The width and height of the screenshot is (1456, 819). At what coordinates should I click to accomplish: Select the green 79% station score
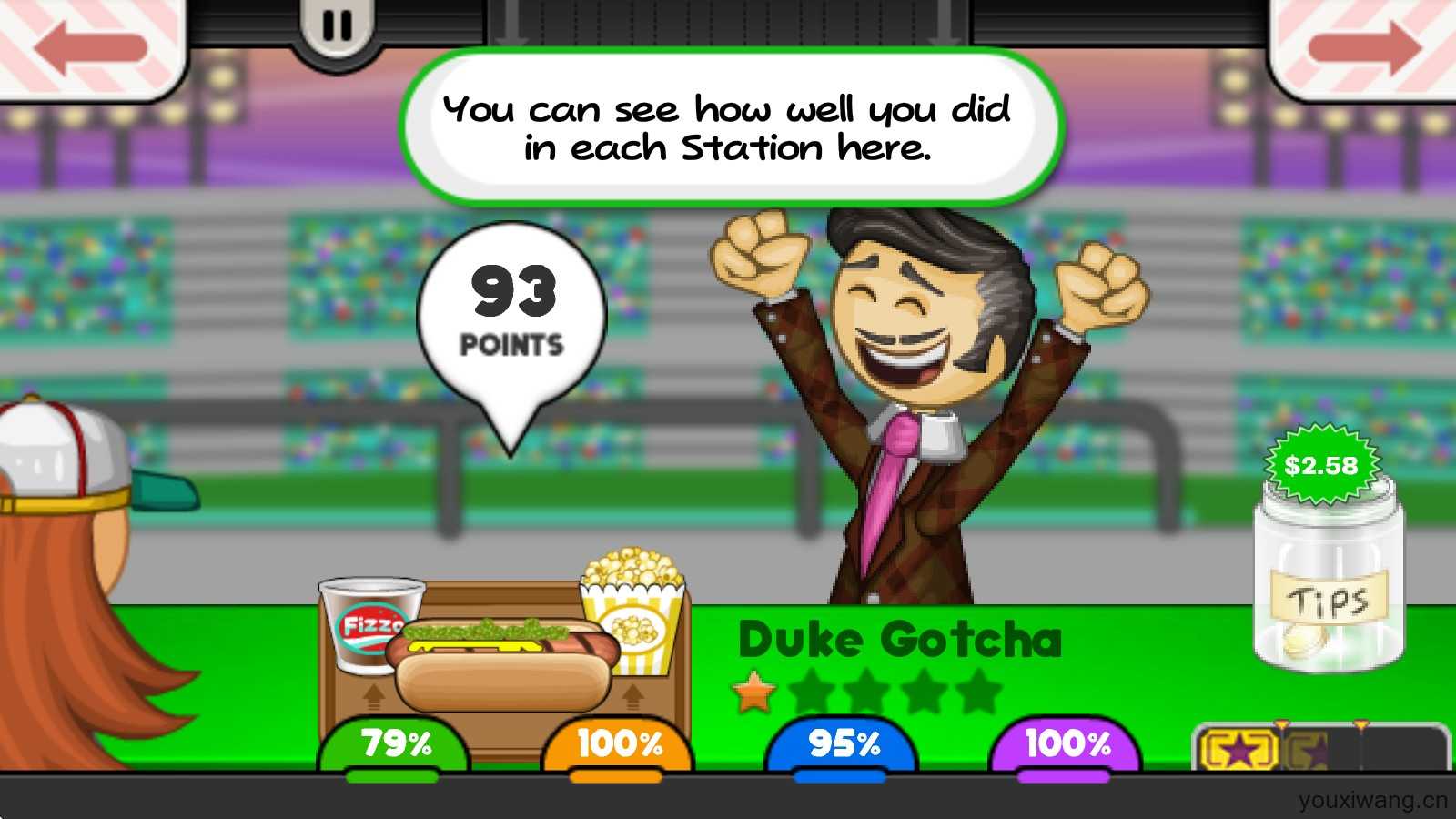[394, 744]
